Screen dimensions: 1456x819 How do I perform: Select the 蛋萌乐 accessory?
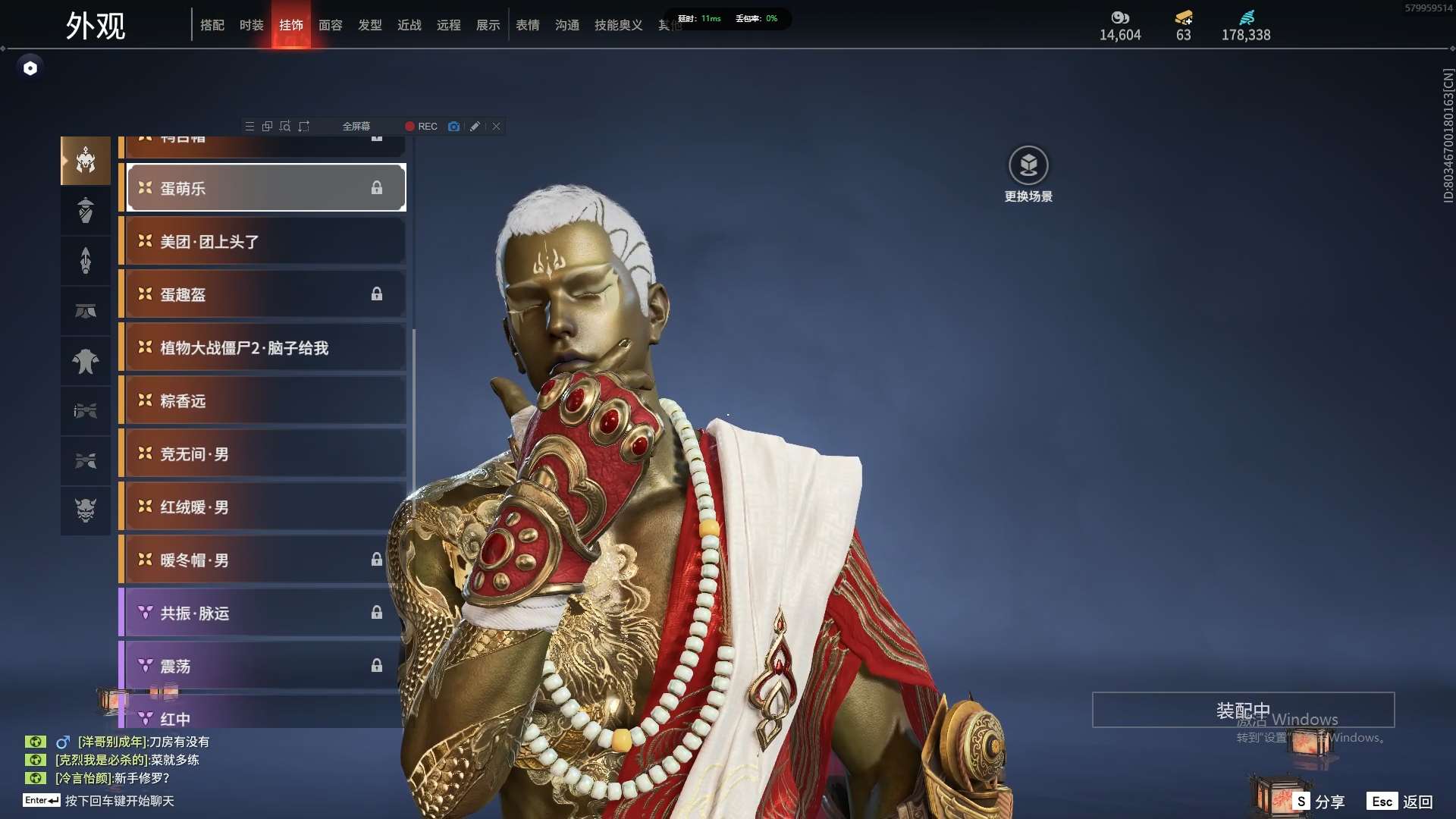click(x=265, y=188)
